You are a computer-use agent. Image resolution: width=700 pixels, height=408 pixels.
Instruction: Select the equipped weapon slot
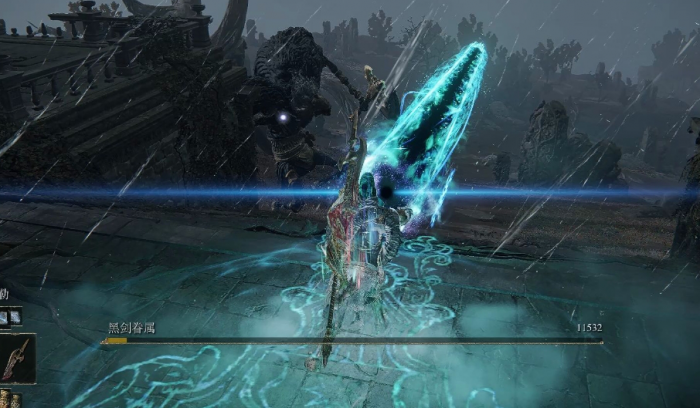click(x=17, y=359)
